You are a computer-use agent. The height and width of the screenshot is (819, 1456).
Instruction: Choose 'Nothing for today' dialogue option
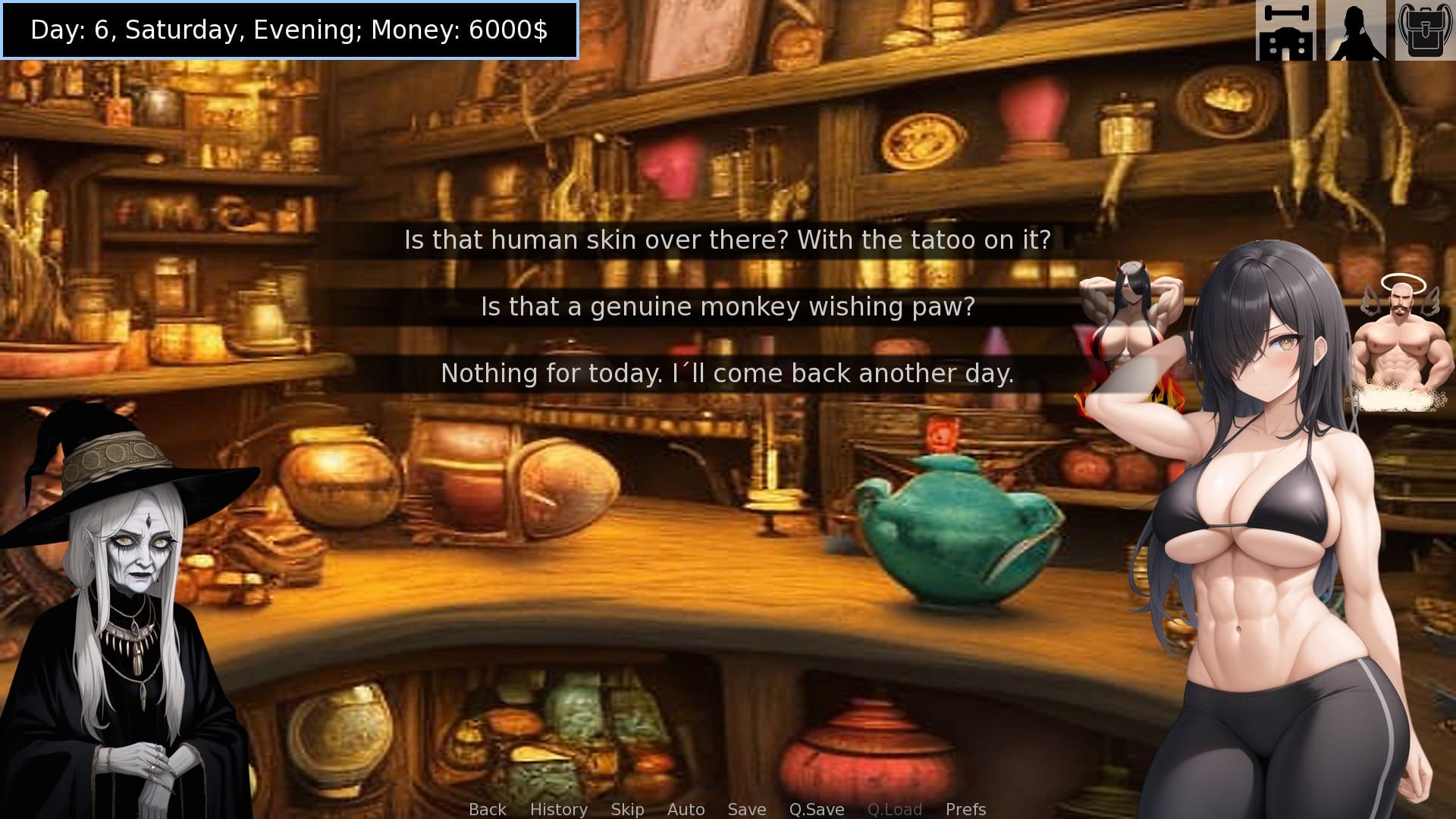[727, 373]
